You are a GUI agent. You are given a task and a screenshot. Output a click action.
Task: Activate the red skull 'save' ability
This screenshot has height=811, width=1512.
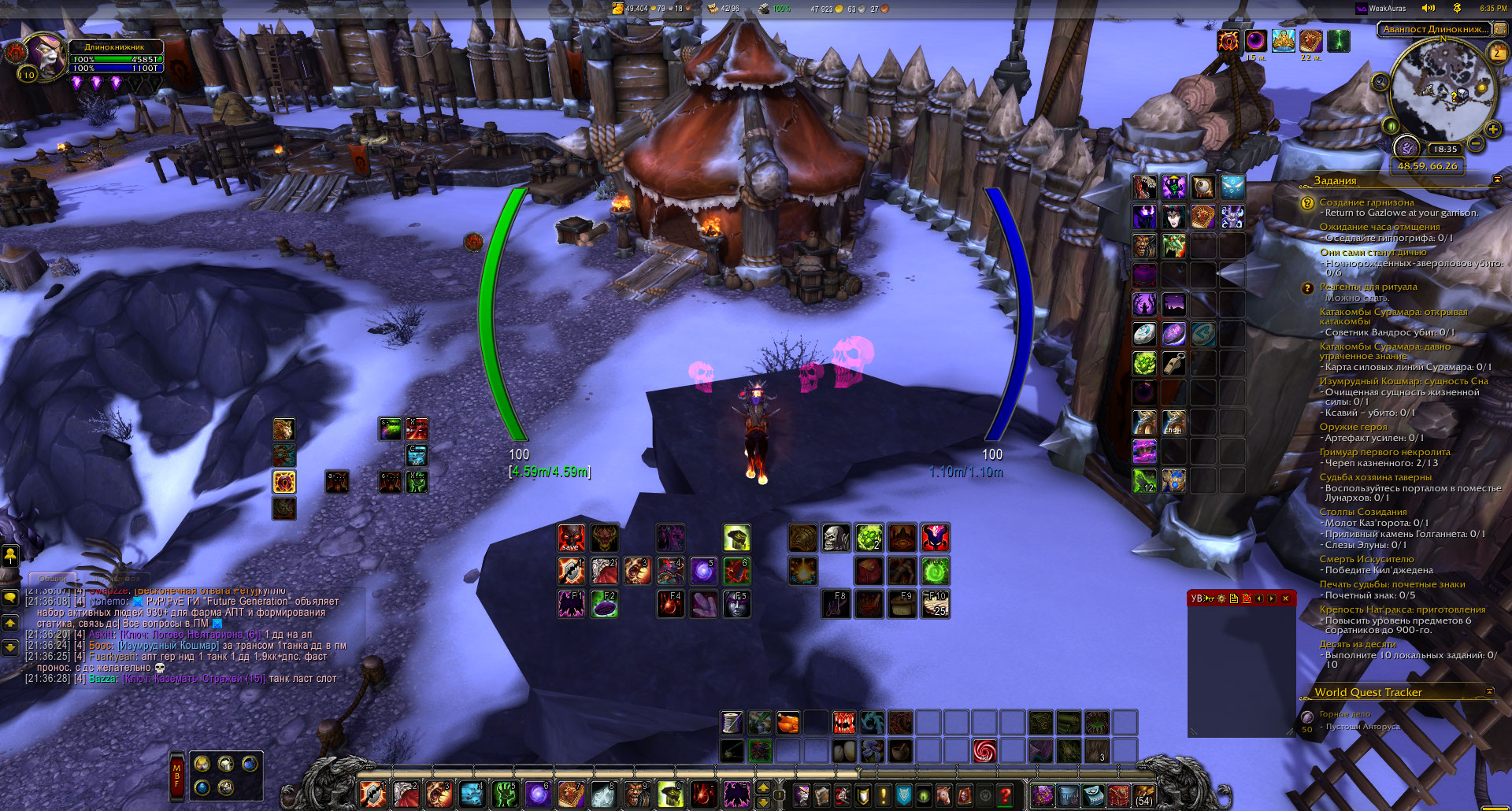pyautogui.click(x=571, y=538)
